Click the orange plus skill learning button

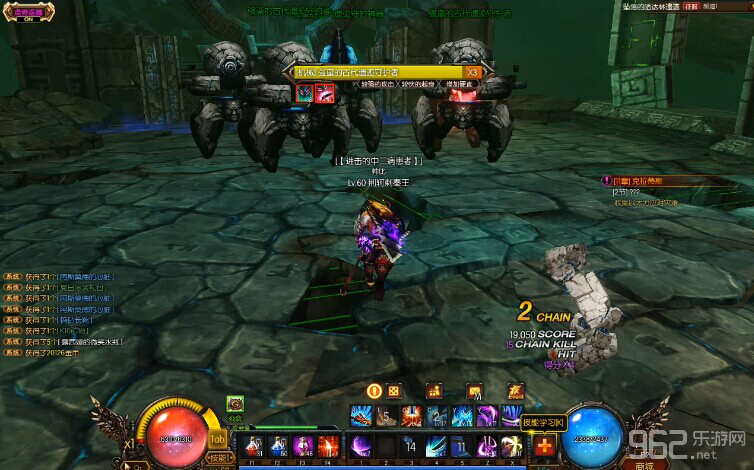(x=543, y=446)
